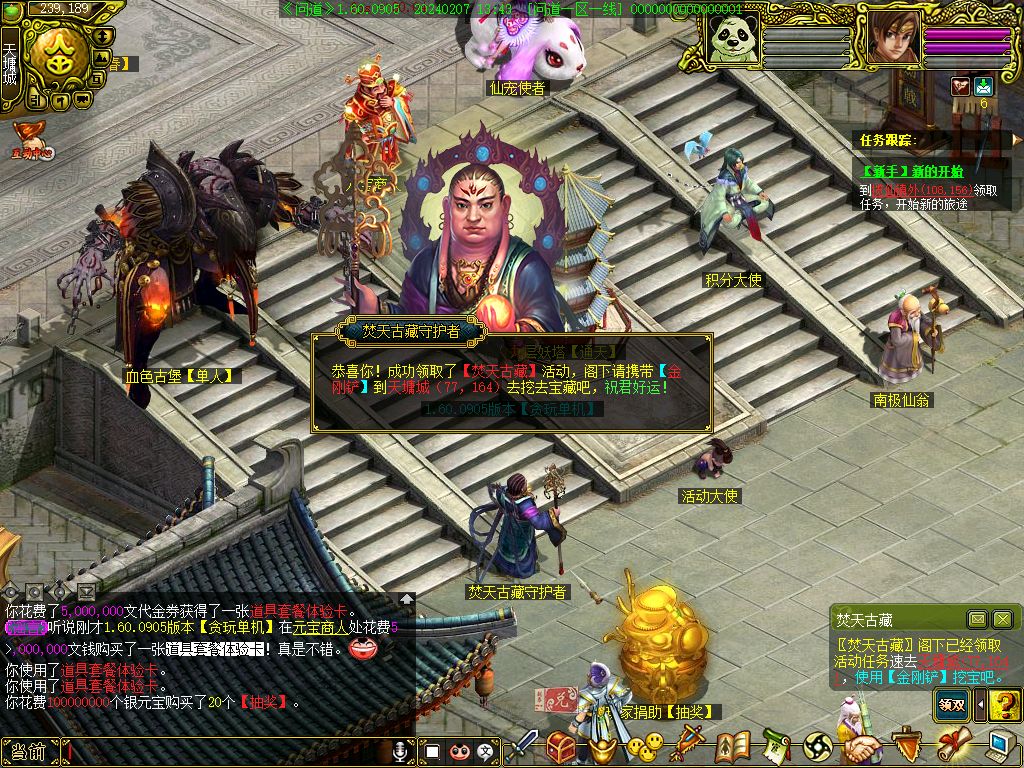Click the 当前 chat channel selector

click(32, 751)
